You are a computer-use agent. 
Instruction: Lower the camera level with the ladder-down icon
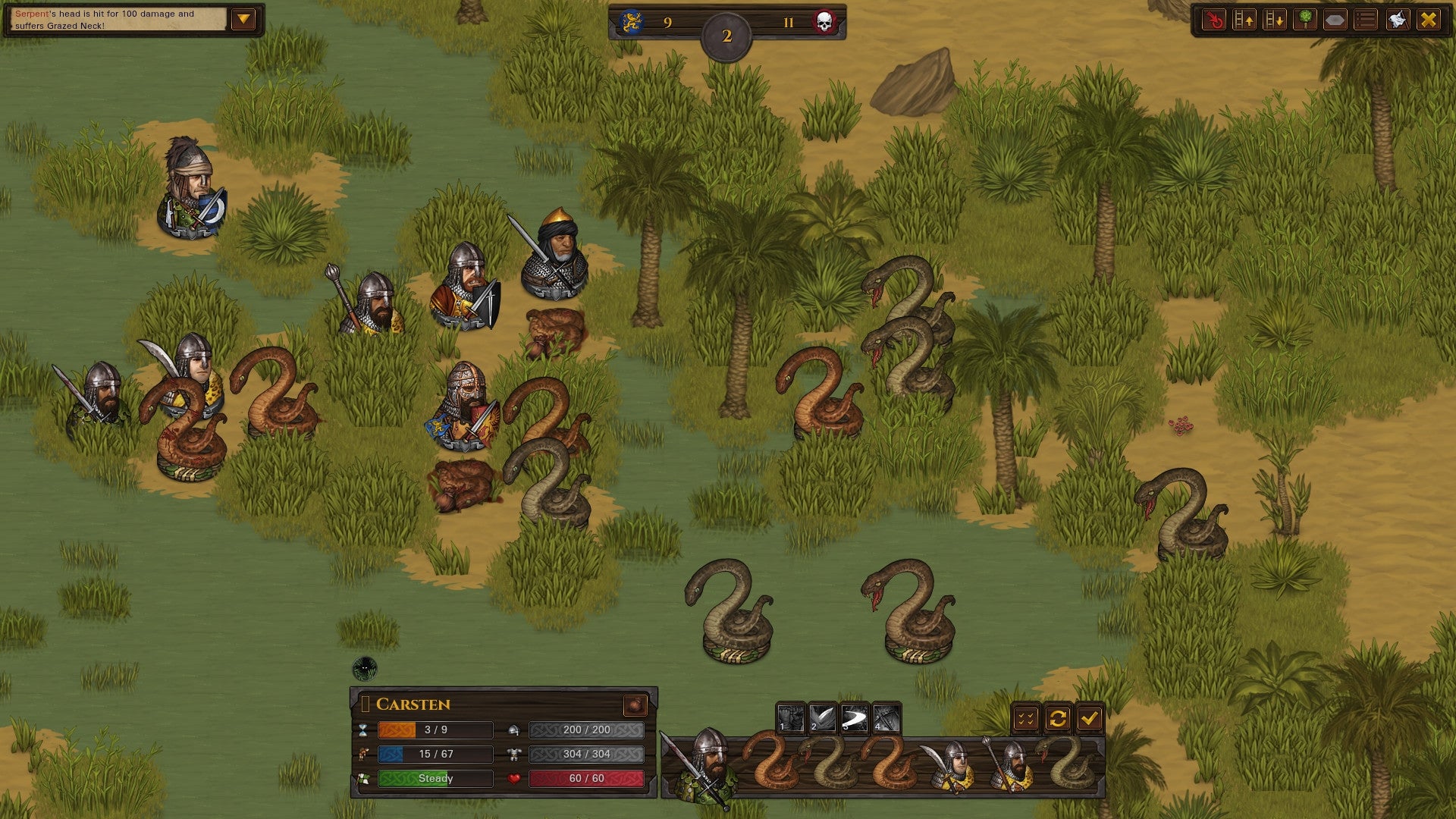(1275, 20)
